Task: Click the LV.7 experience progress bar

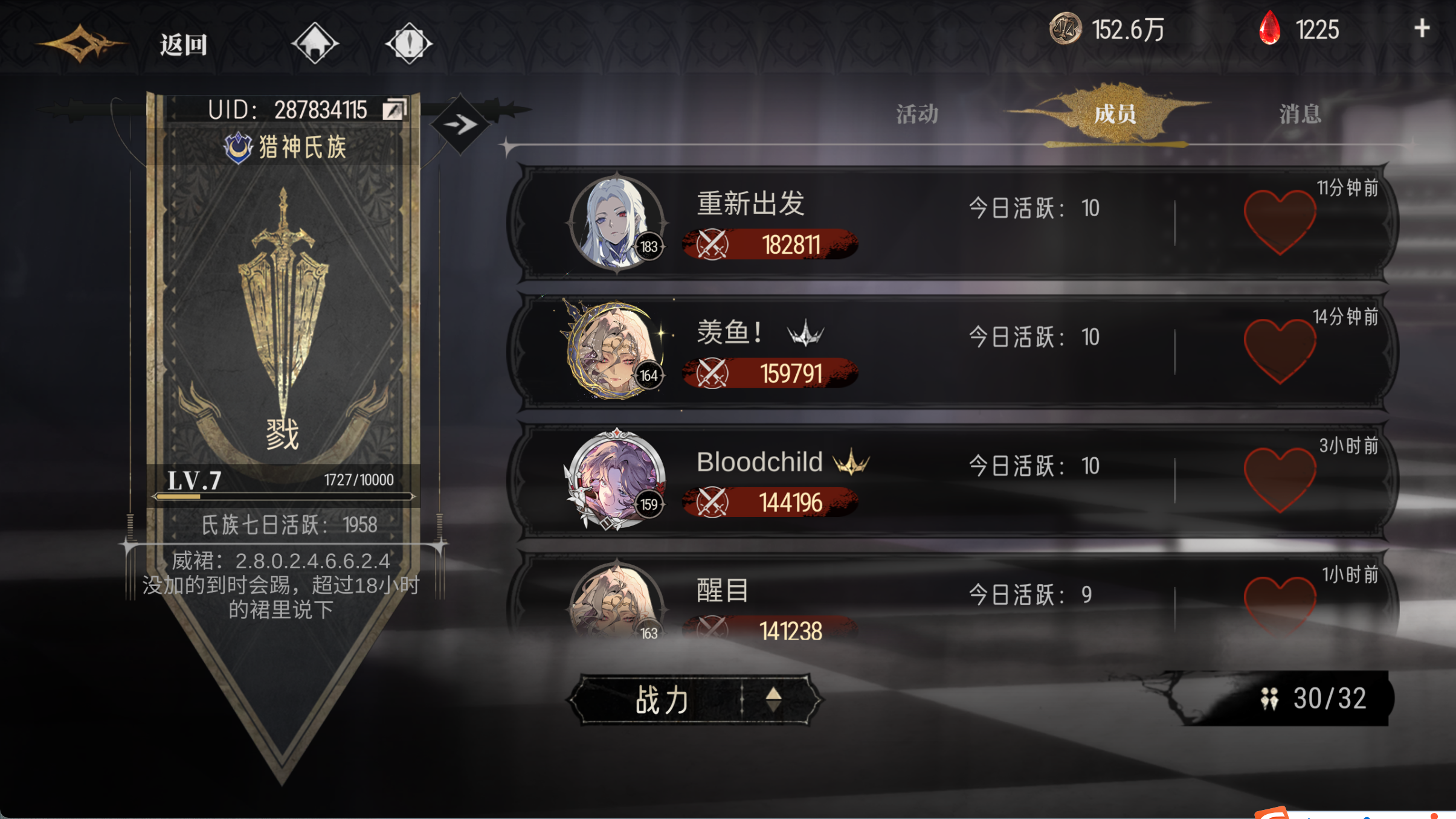Action: [x=284, y=496]
